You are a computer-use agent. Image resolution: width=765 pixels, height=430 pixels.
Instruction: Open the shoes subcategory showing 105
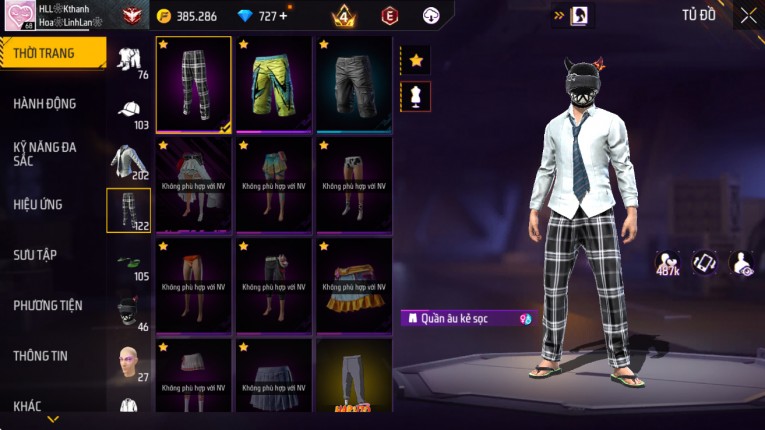[x=129, y=263]
